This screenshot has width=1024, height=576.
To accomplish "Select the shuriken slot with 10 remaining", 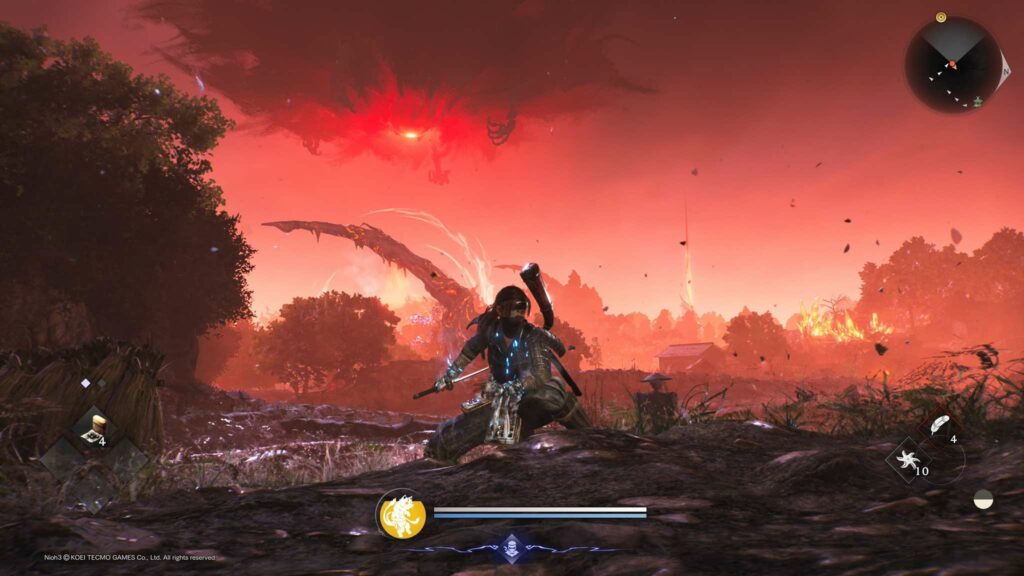I will tap(909, 461).
